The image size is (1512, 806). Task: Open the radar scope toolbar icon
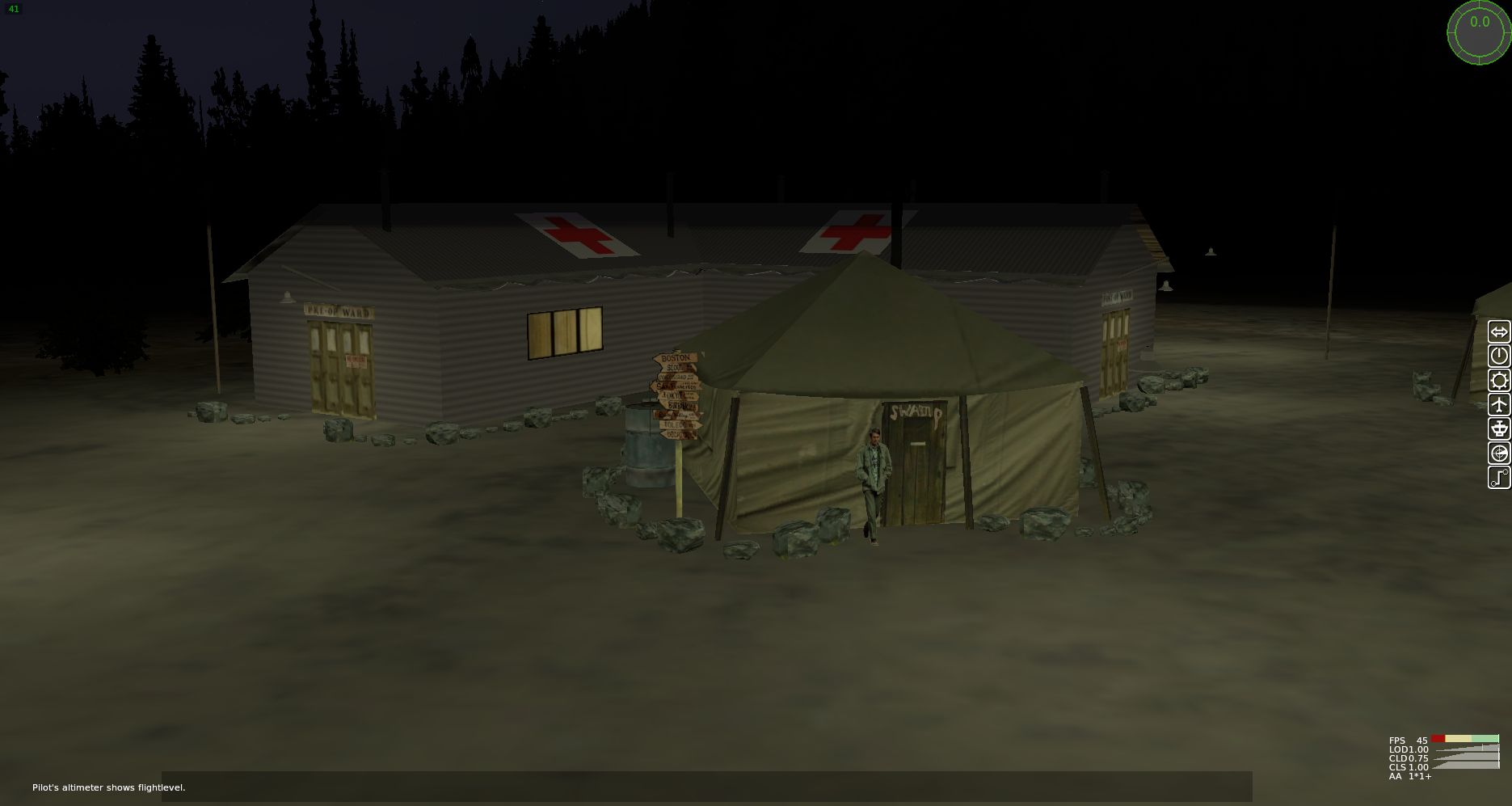tap(1499, 454)
